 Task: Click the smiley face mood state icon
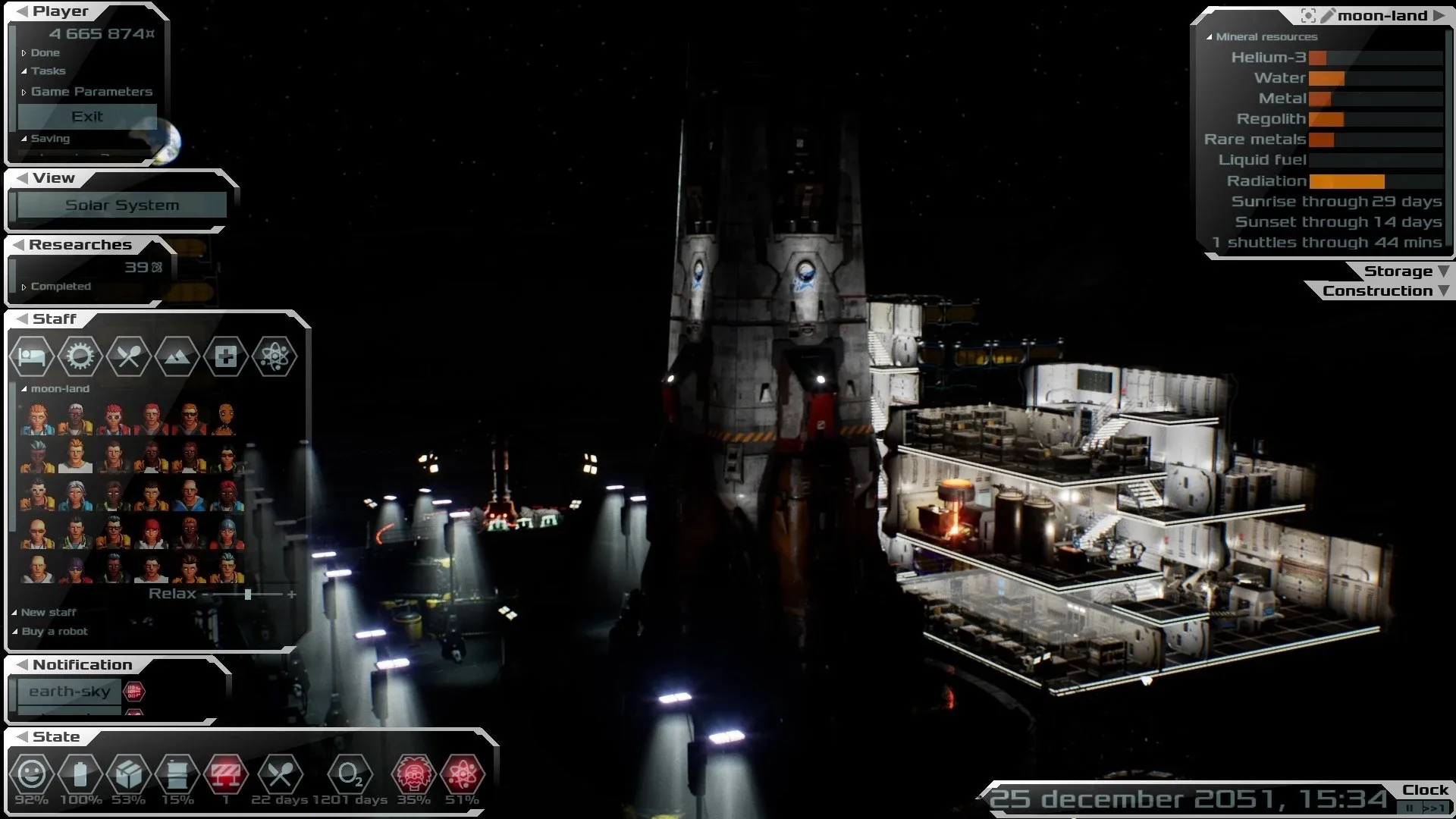pyautogui.click(x=31, y=775)
